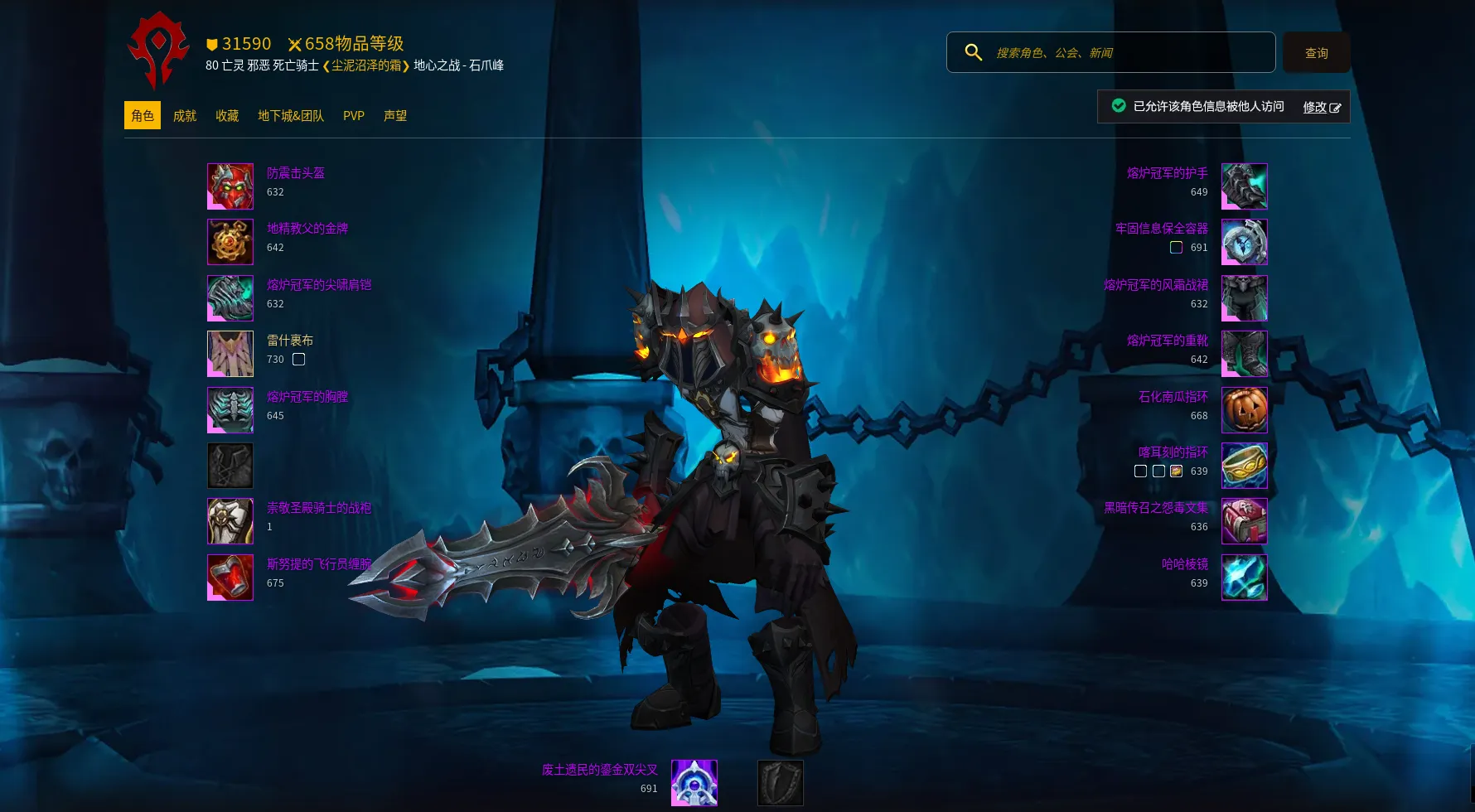Select the 地下城&团队 tab
Screen dimensions: 1475x812
point(291,116)
